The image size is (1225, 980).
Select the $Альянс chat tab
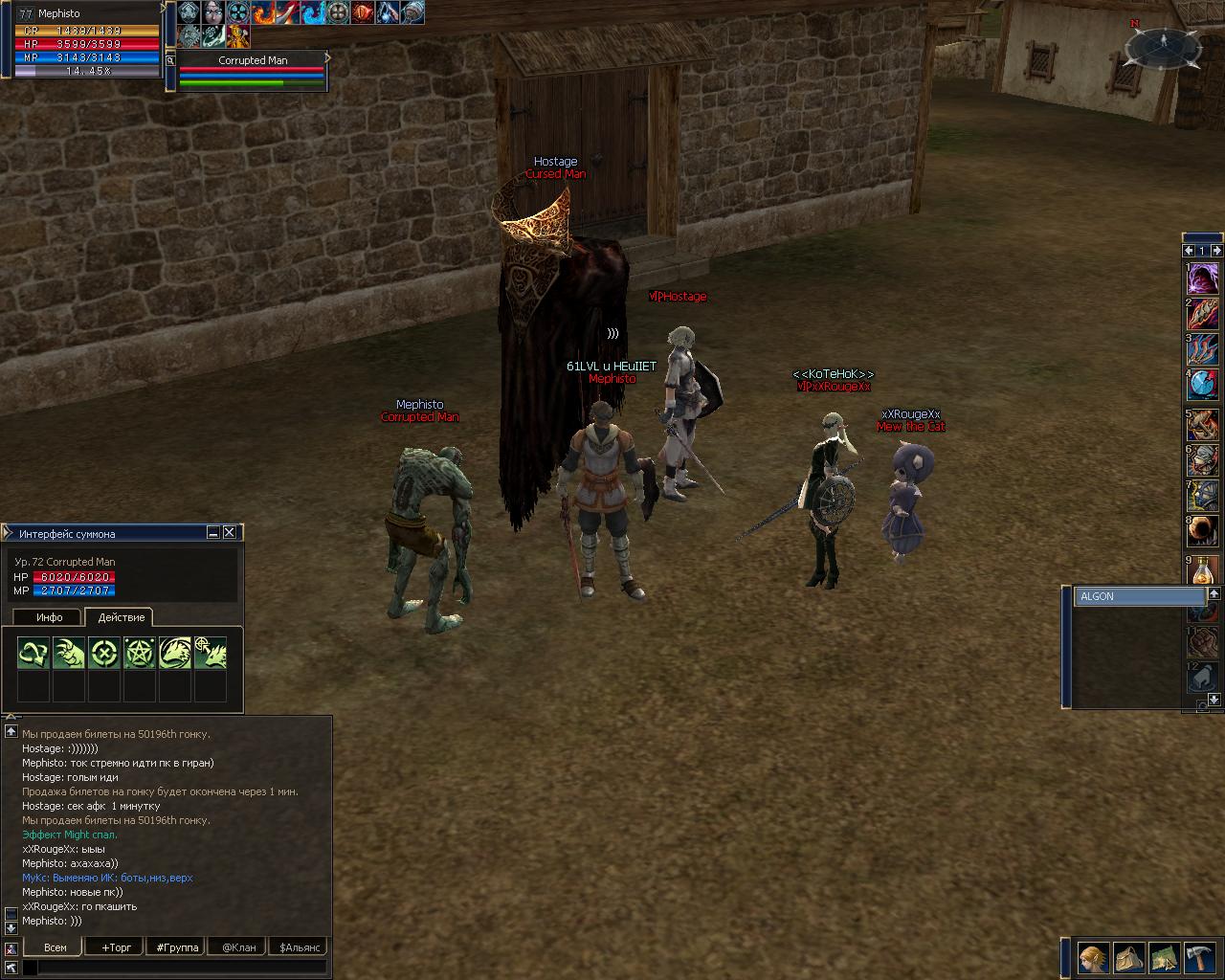(x=298, y=947)
